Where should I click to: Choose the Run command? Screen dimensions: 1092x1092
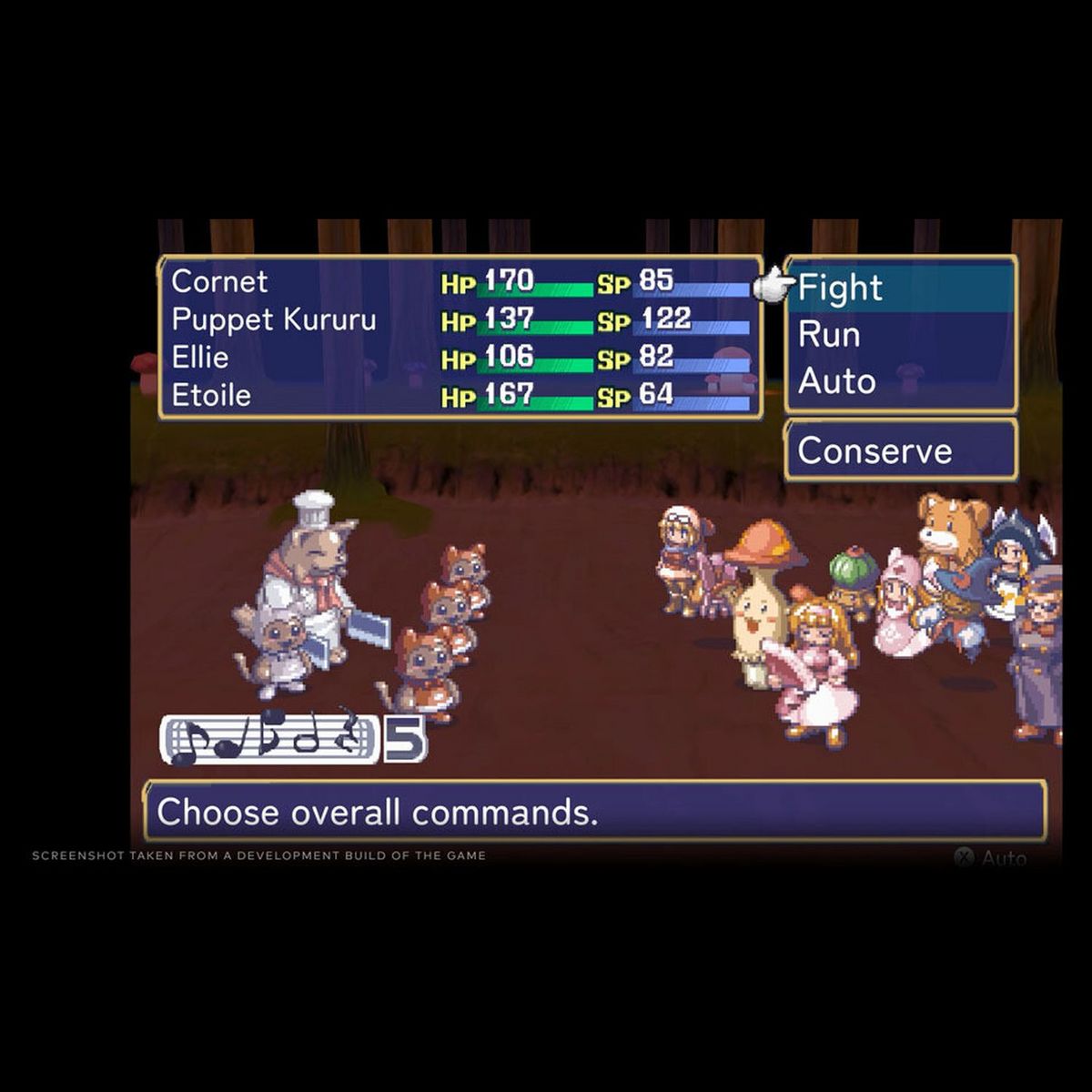[x=829, y=335]
